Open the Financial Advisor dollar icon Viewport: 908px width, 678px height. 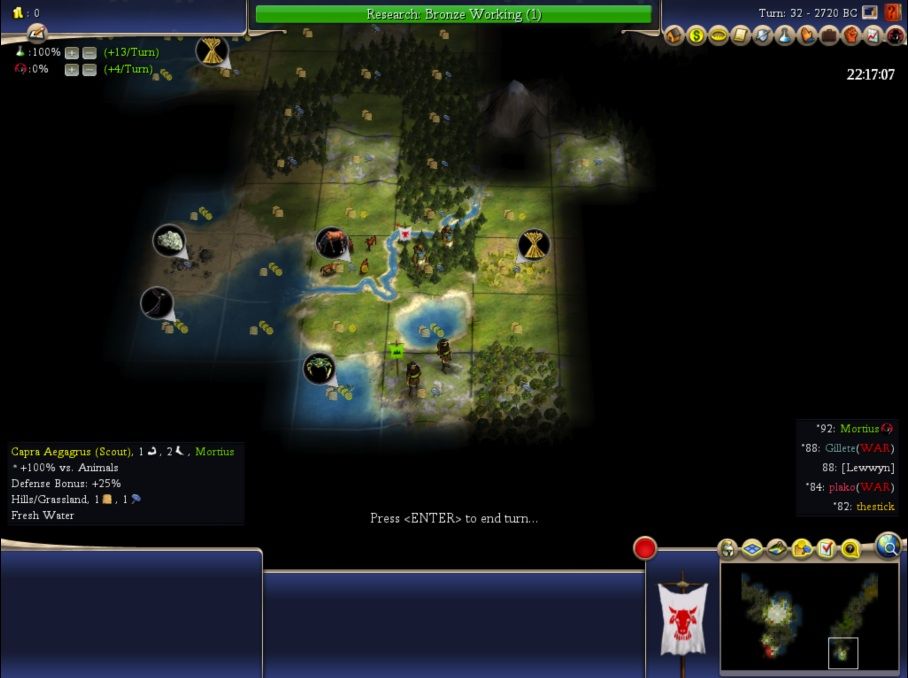[x=696, y=36]
